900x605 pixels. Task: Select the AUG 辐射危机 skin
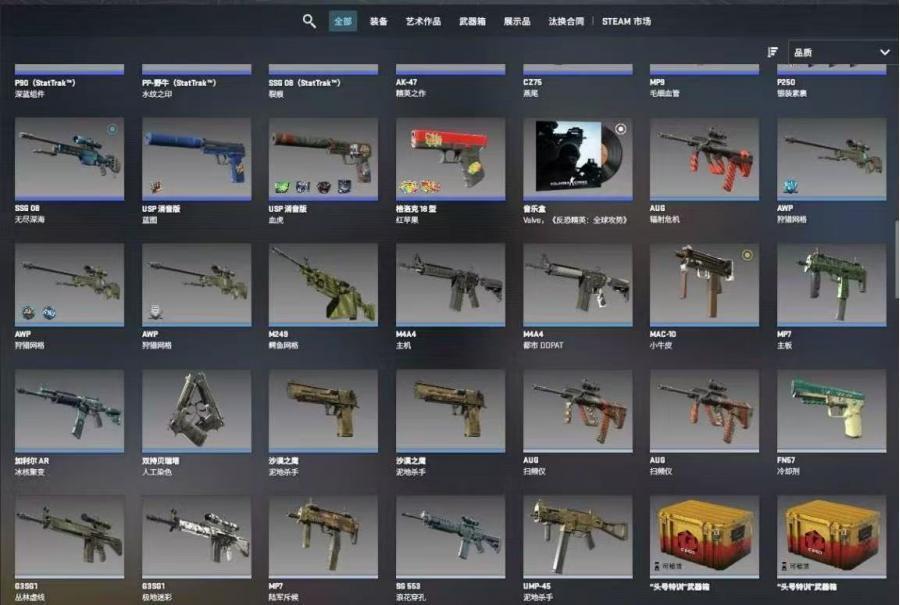pyautogui.click(x=704, y=158)
